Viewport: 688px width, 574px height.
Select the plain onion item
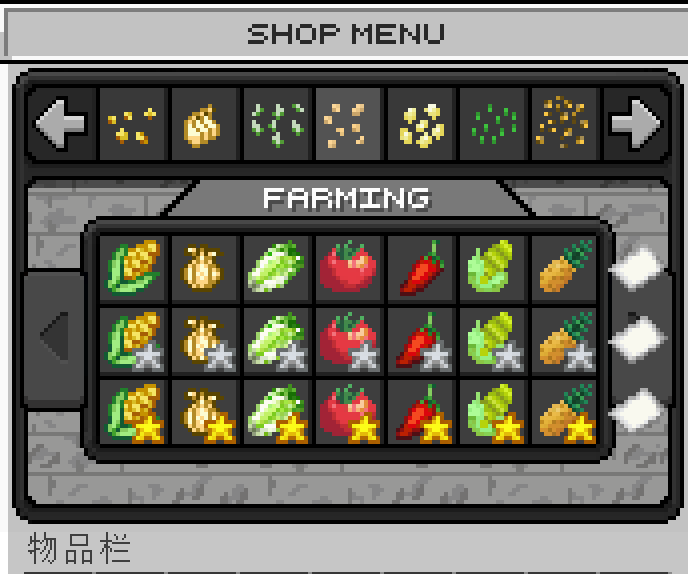tap(205, 268)
